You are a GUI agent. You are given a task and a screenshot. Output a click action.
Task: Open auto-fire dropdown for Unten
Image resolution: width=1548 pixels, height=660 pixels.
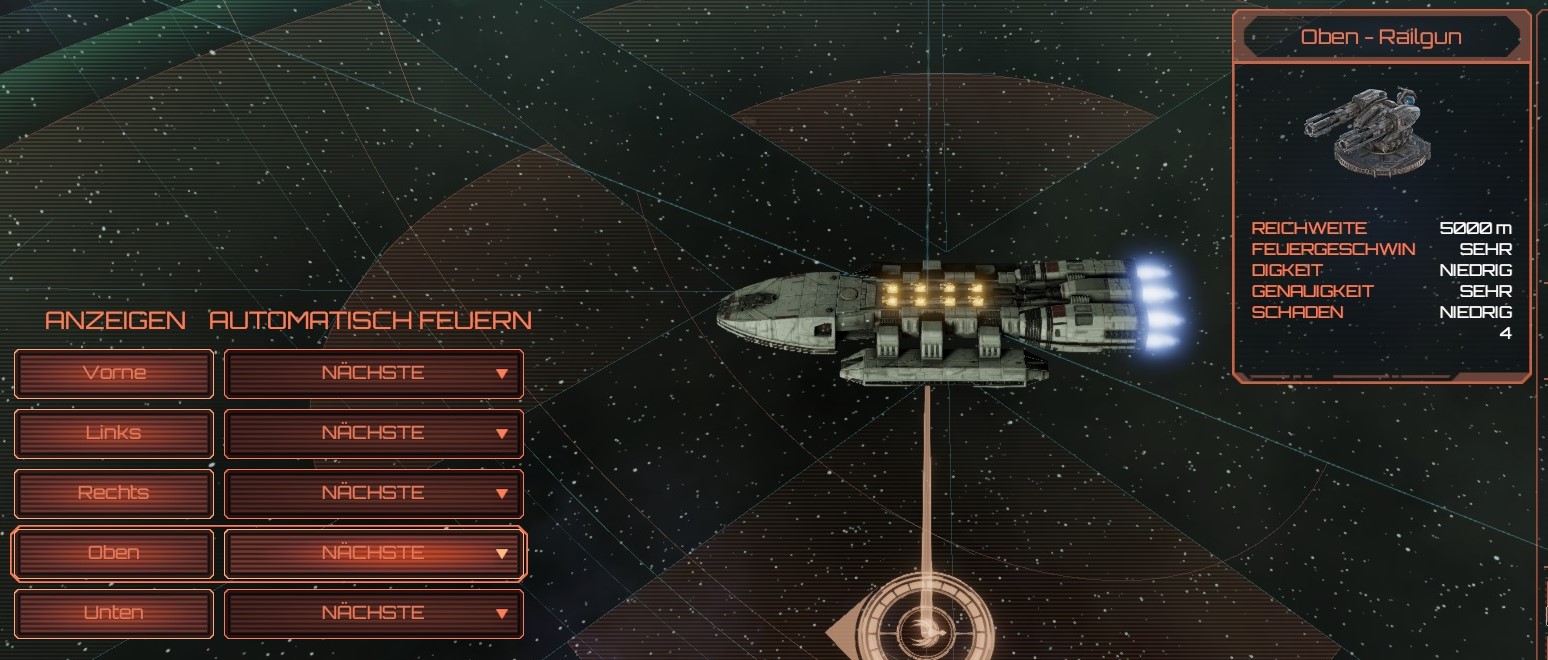[x=374, y=613]
